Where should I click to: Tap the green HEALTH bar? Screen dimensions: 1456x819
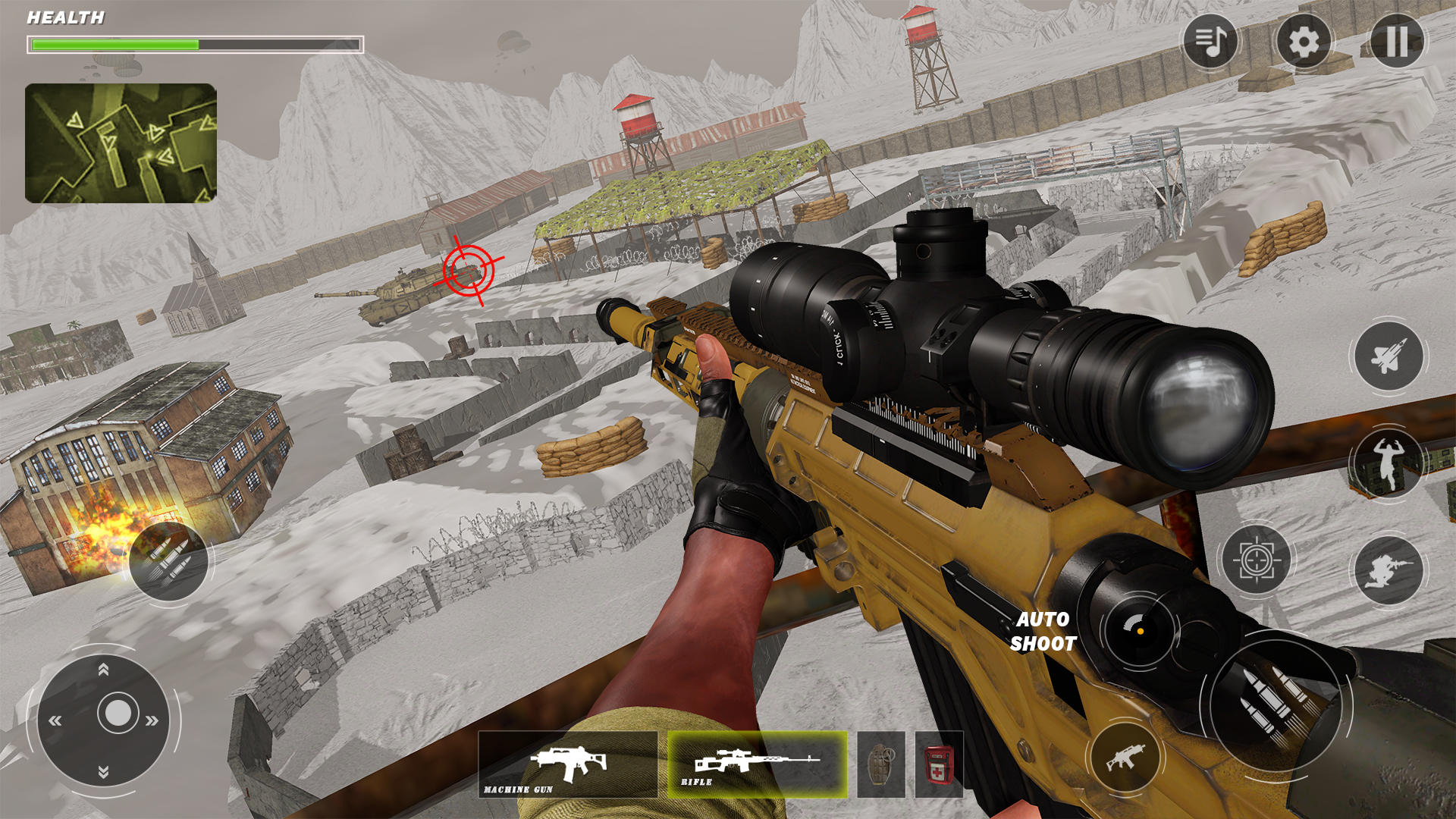pos(114,43)
